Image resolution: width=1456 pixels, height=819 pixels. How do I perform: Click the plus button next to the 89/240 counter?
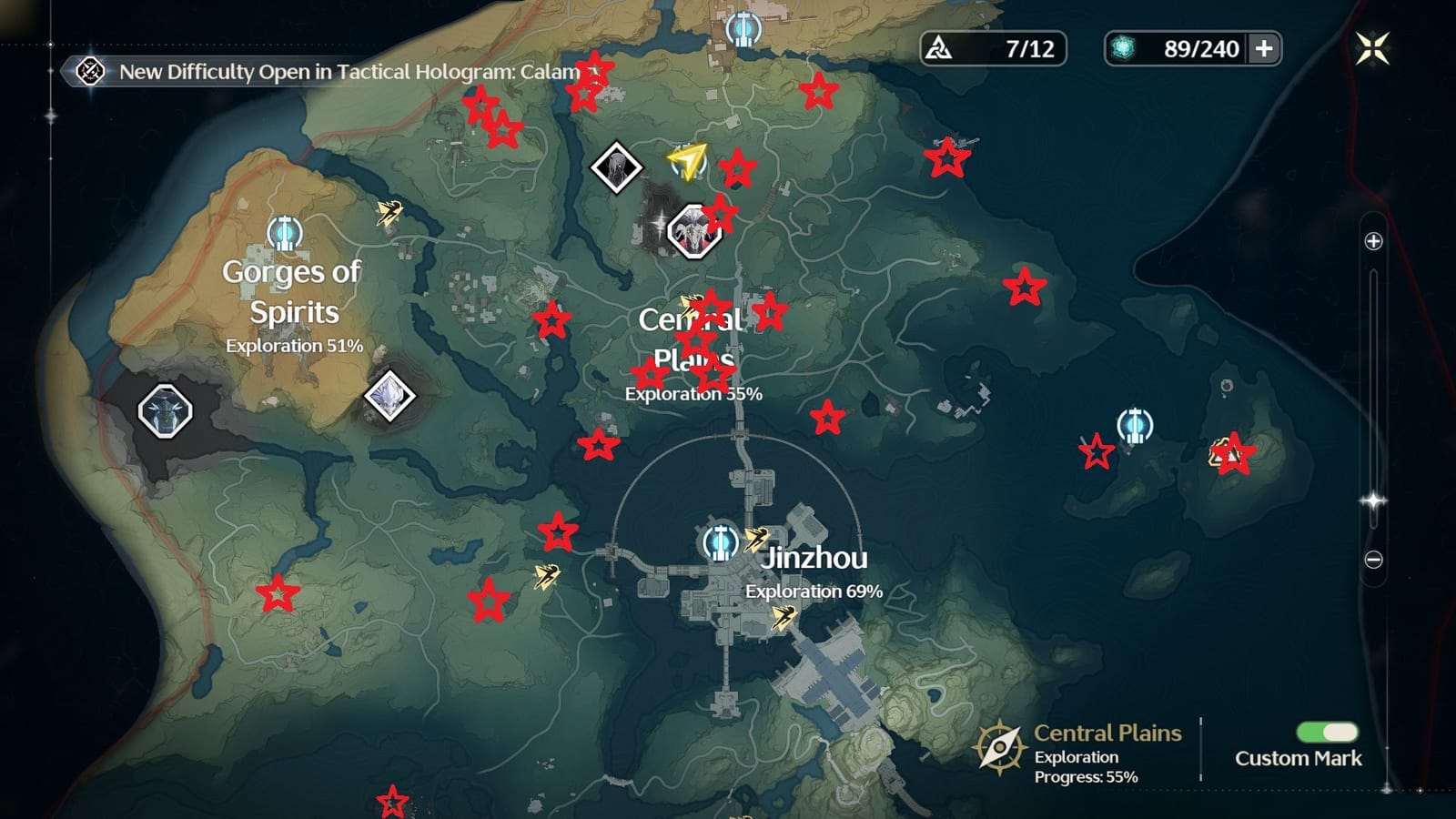1265,50
